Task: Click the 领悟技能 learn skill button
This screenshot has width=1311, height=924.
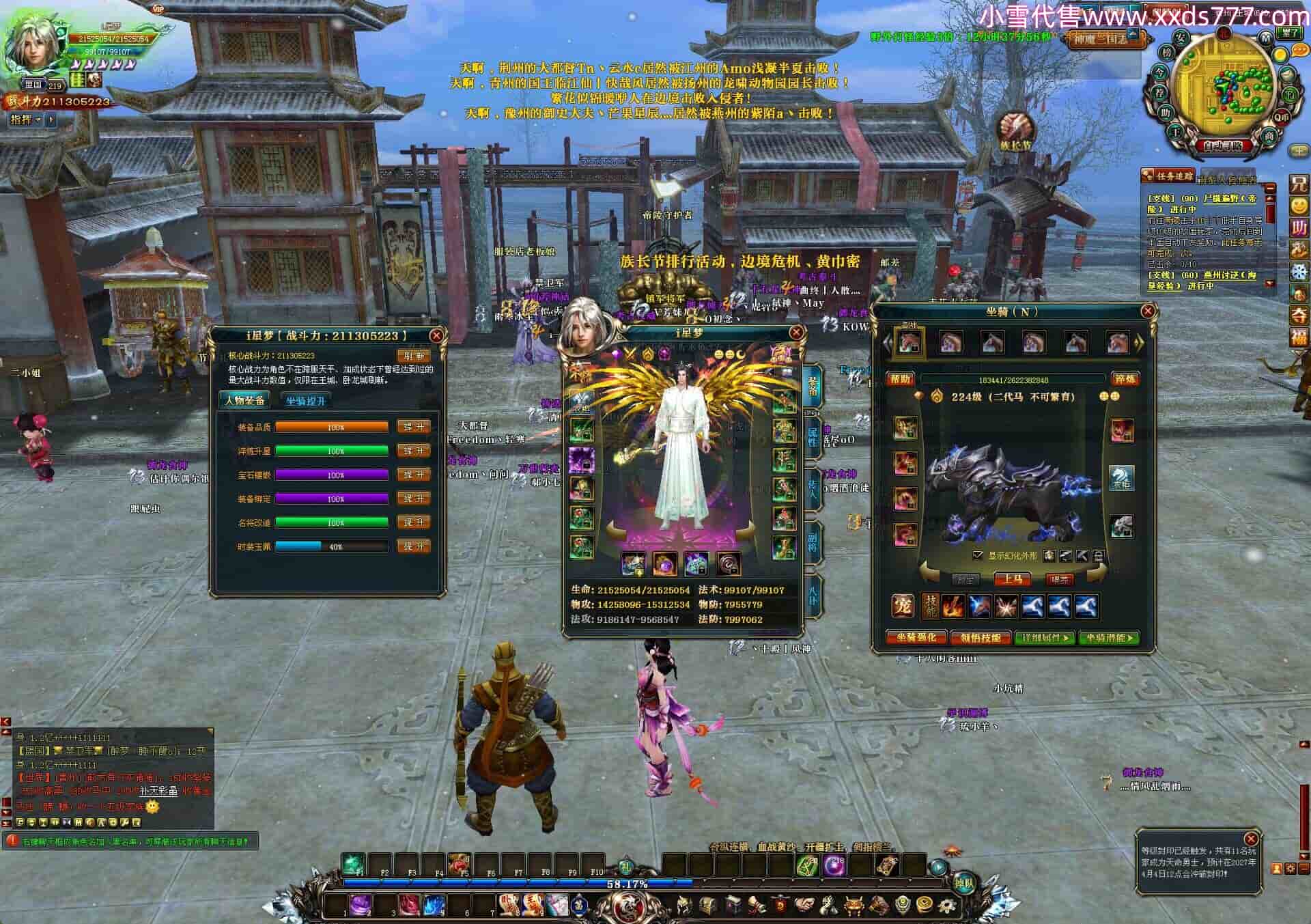Action: pyautogui.click(x=981, y=638)
